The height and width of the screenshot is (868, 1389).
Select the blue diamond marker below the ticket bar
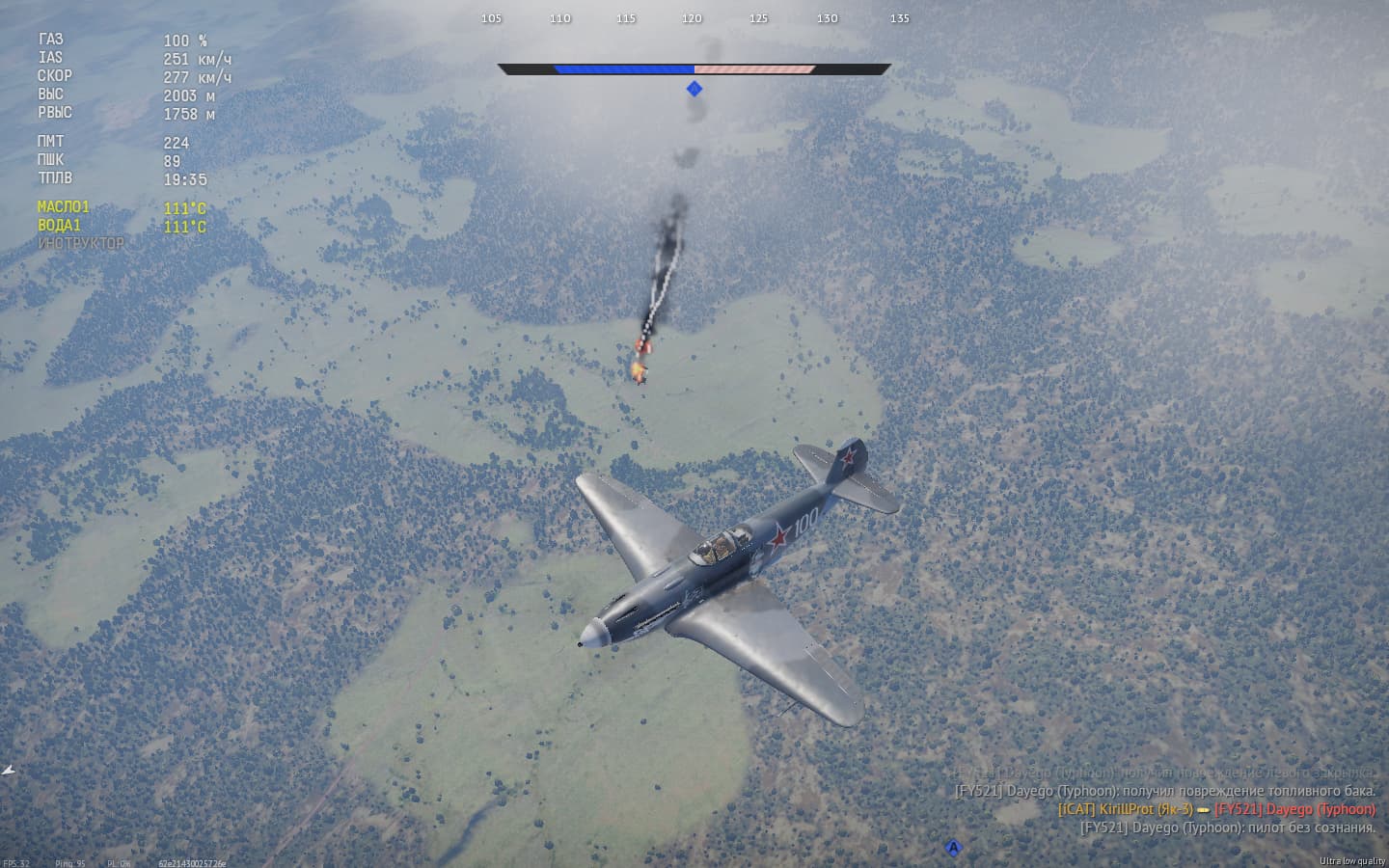coord(694,89)
